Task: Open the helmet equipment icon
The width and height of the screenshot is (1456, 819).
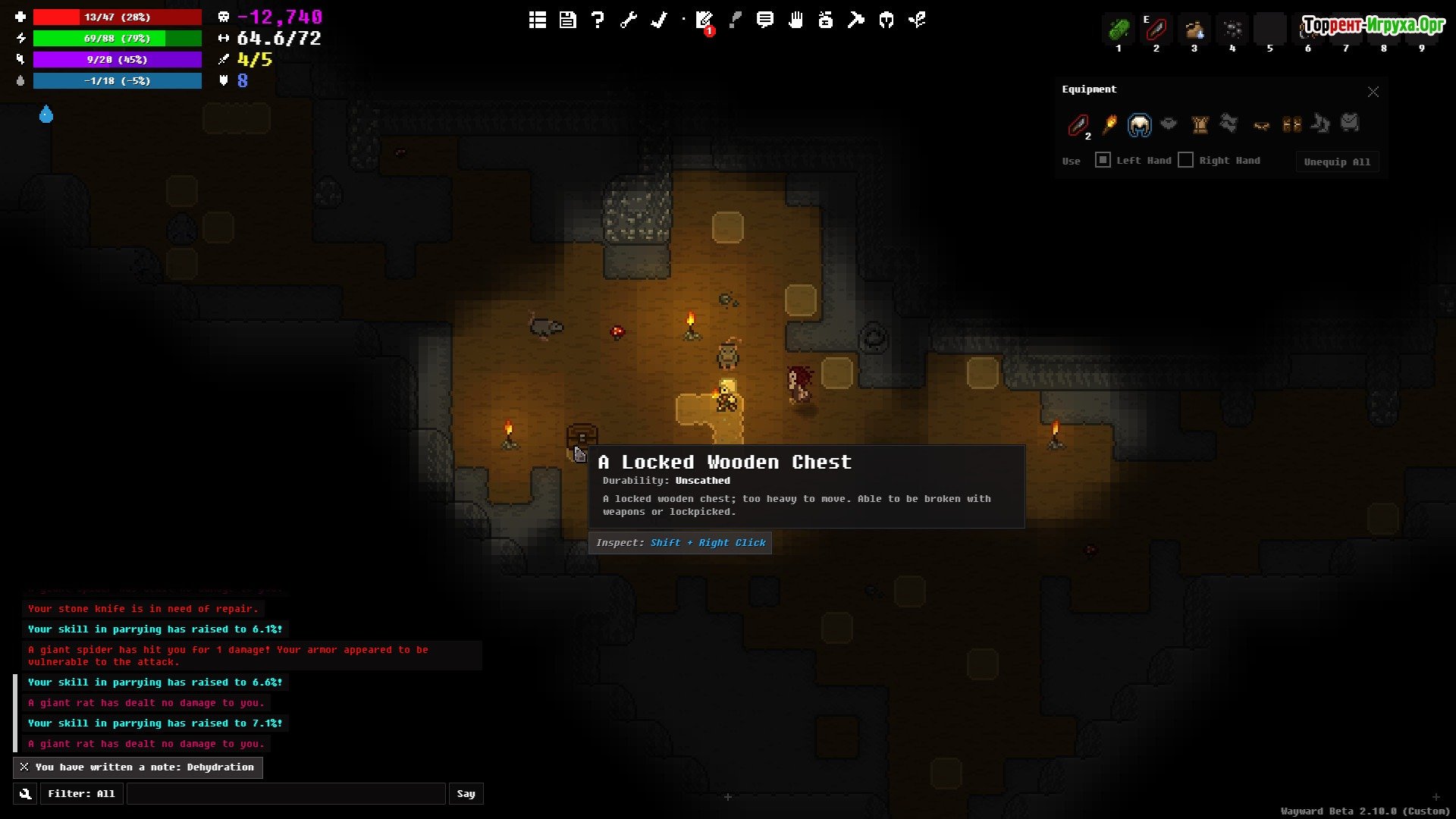Action: tap(886, 20)
